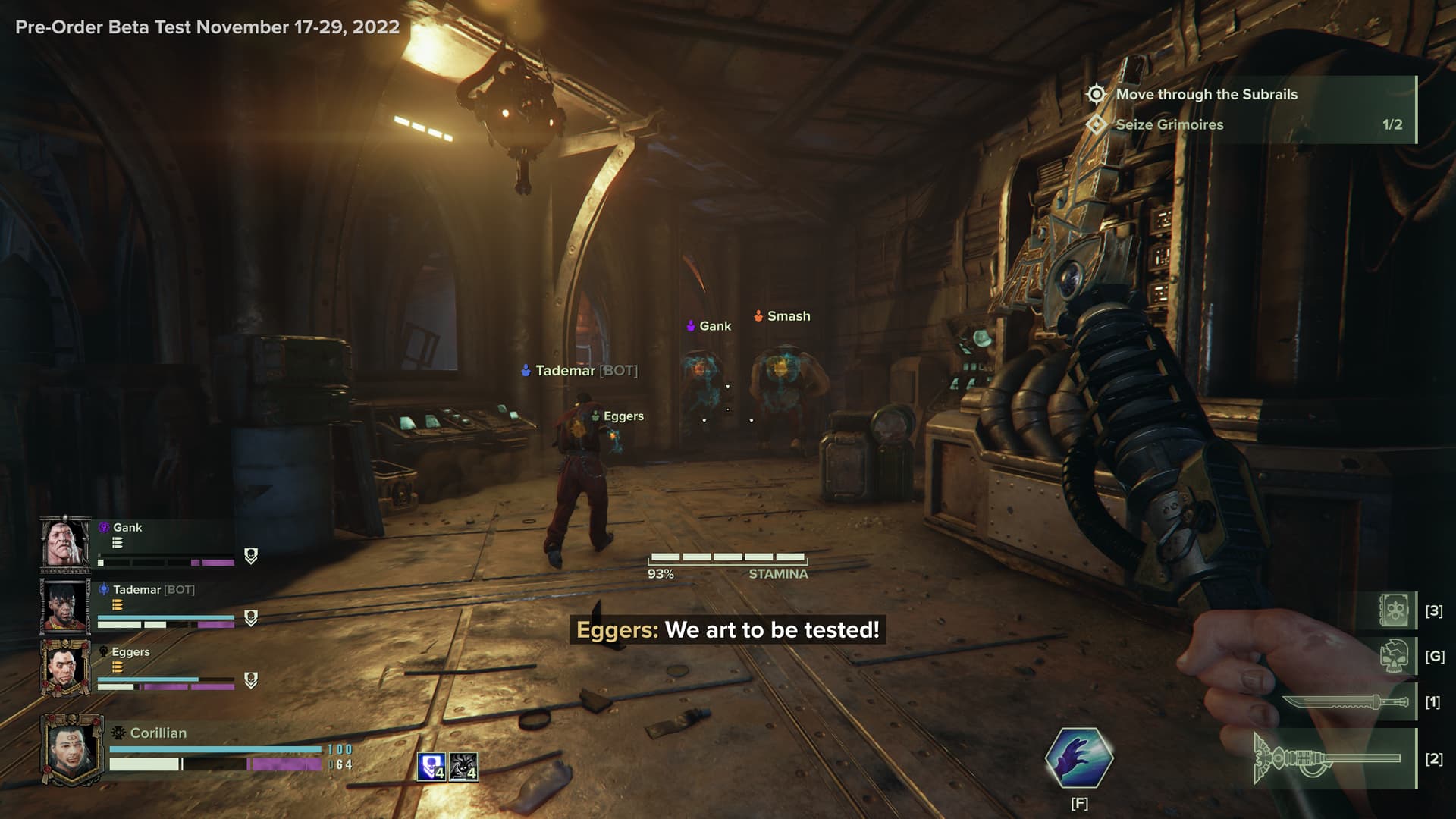Select Gank's teammate portrait
The image size is (1456, 819).
65,543
